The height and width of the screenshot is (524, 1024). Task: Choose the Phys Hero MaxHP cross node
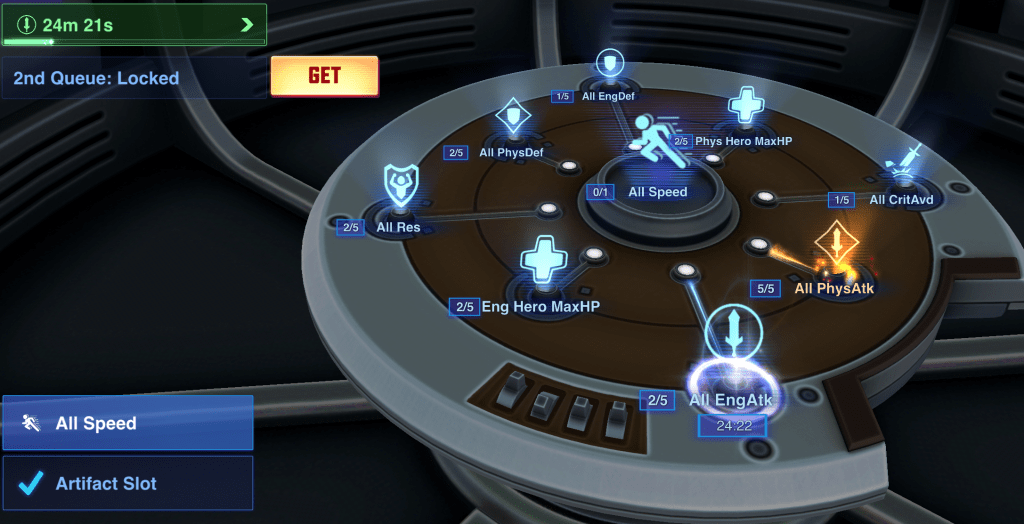tap(745, 107)
